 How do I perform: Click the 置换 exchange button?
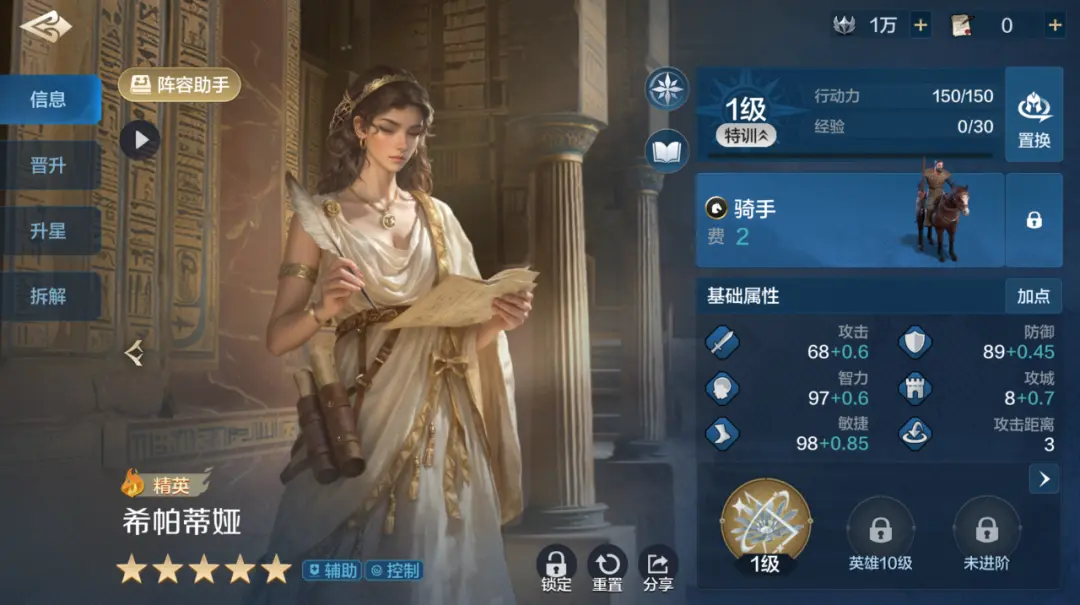click(x=1034, y=115)
